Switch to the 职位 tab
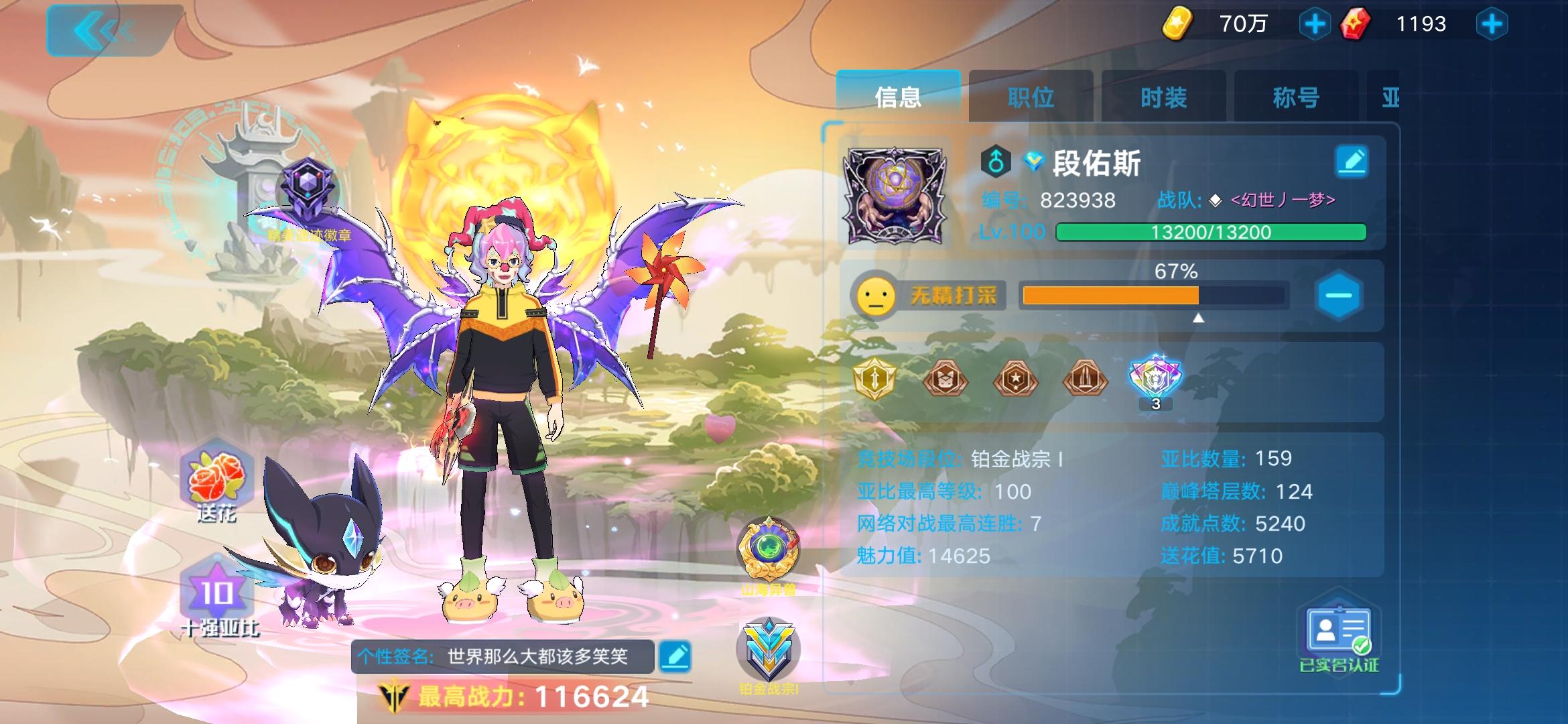 [x=1029, y=96]
